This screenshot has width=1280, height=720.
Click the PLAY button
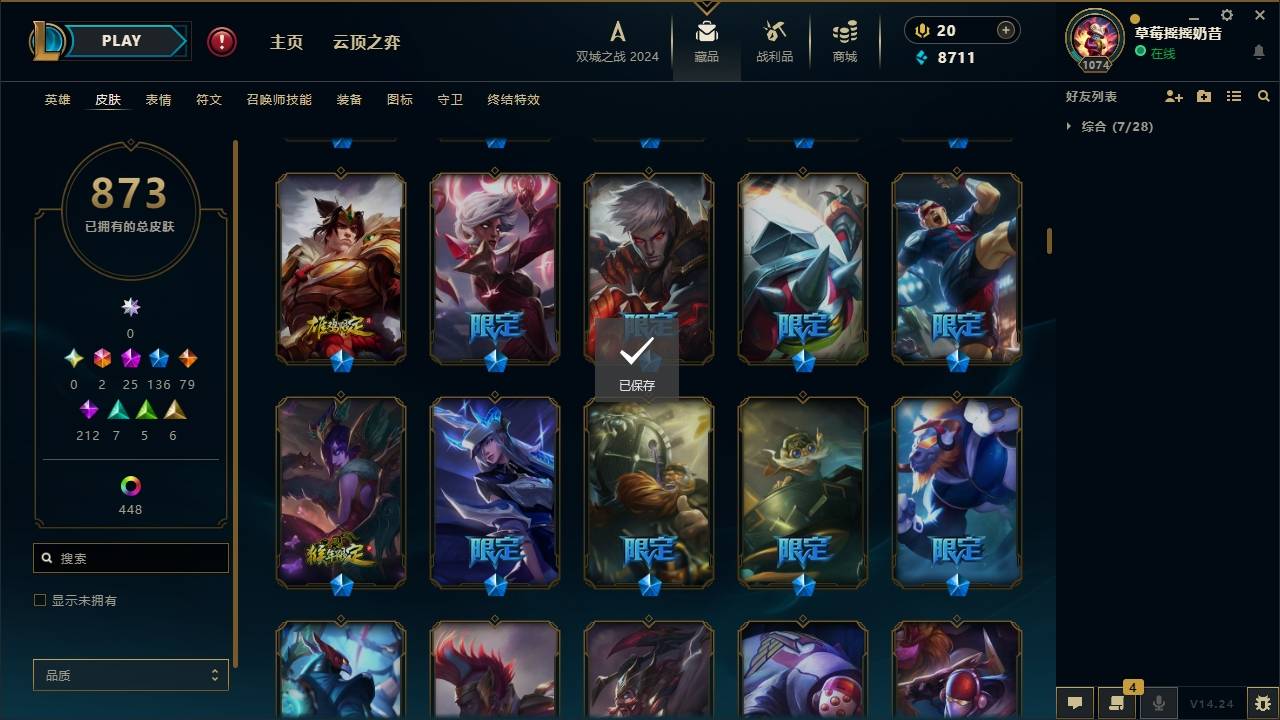pyautogui.click(x=120, y=40)
